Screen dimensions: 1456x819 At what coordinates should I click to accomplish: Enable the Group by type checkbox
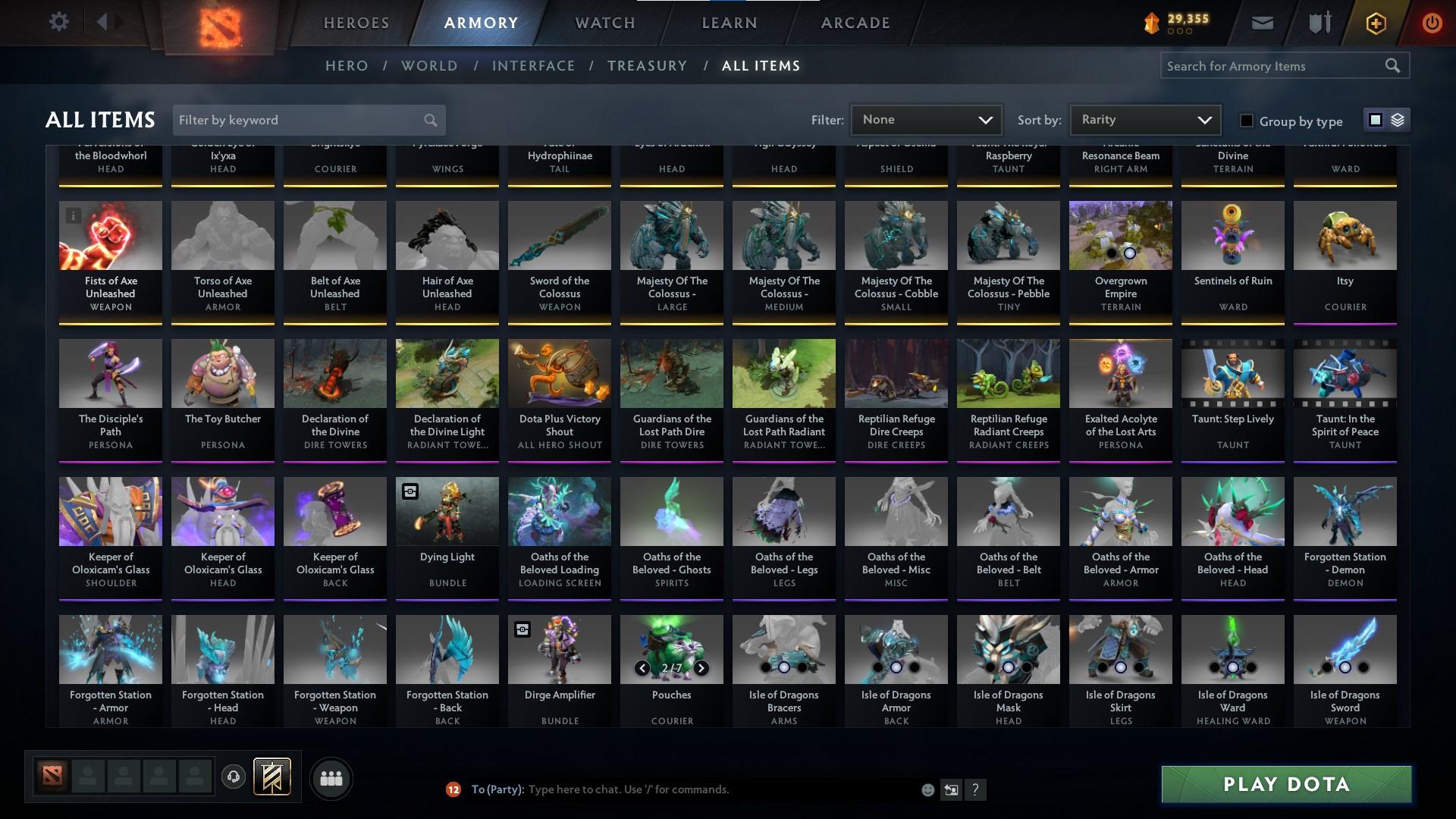(x=1246, y=121)
